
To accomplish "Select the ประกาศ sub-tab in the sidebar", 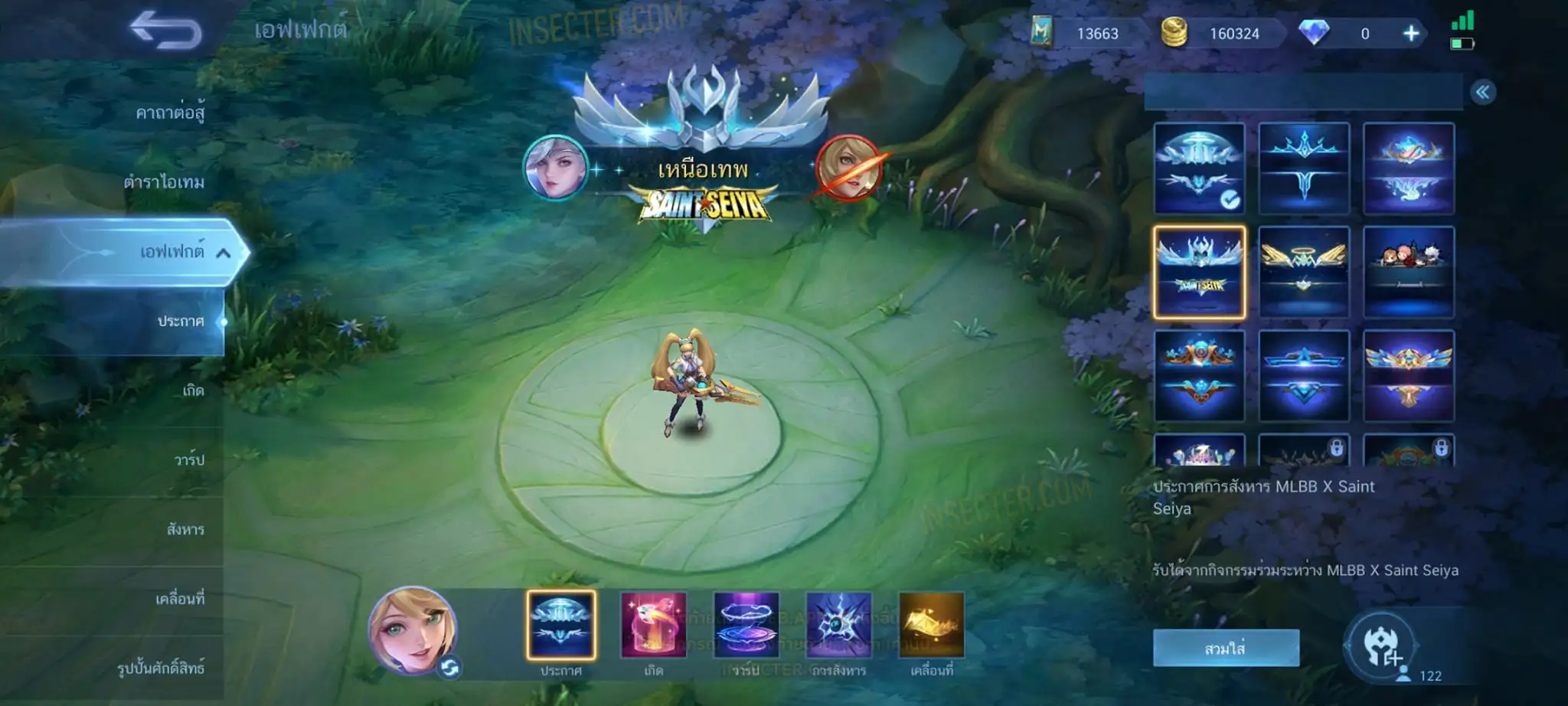I will tap(181, 321).
